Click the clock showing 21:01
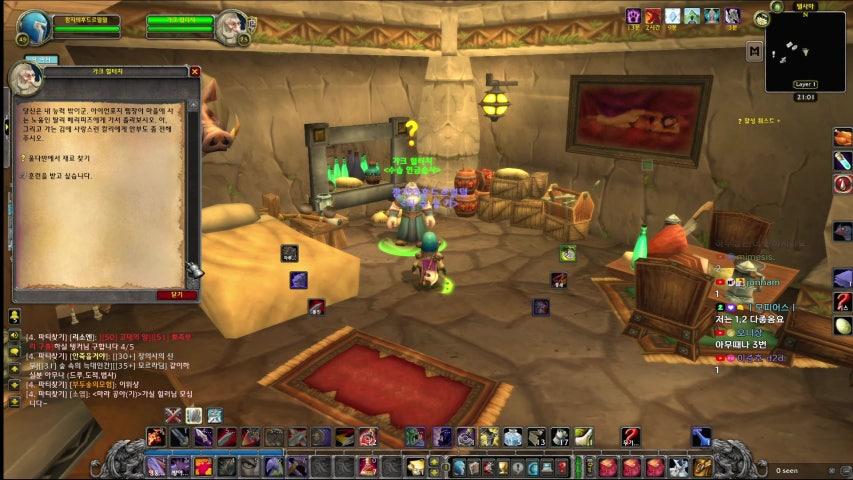This screenshot has height=480, width=853. coord(805,97)
